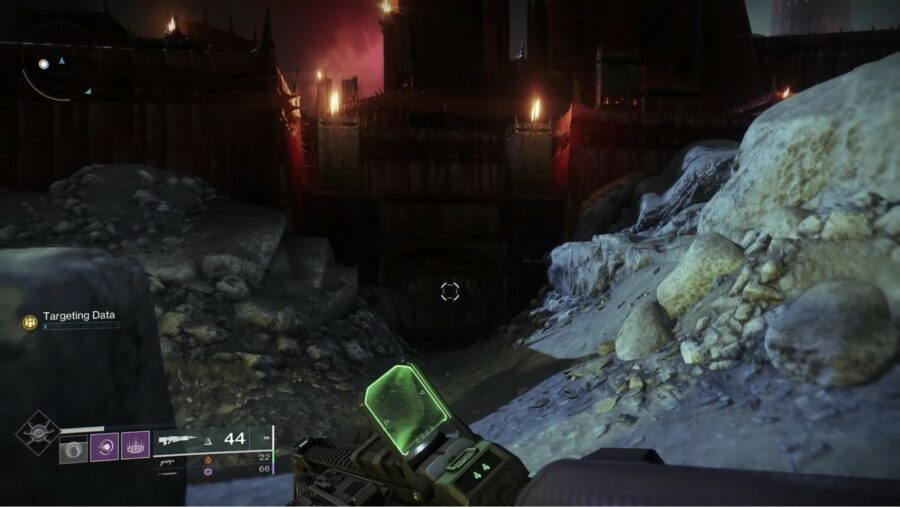Activate the purple swirling orb melee ability
900x507 pixels.
(x=104, y=446)
